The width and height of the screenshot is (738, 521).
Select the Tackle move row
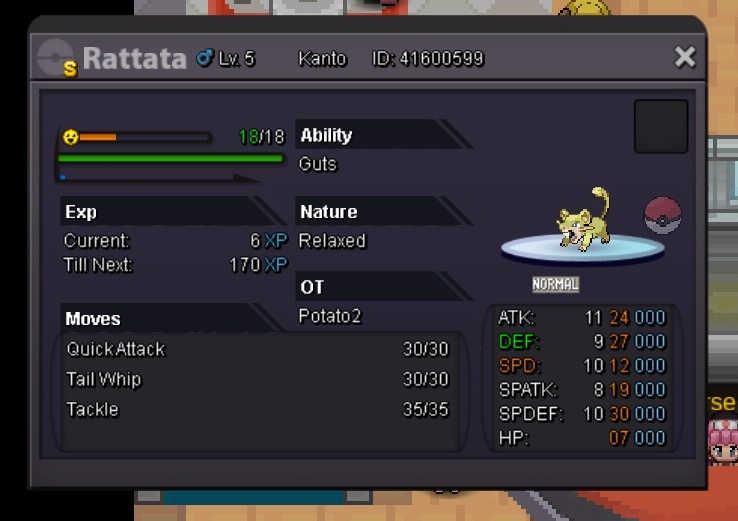pyautogui.click(x=257, y=409)
